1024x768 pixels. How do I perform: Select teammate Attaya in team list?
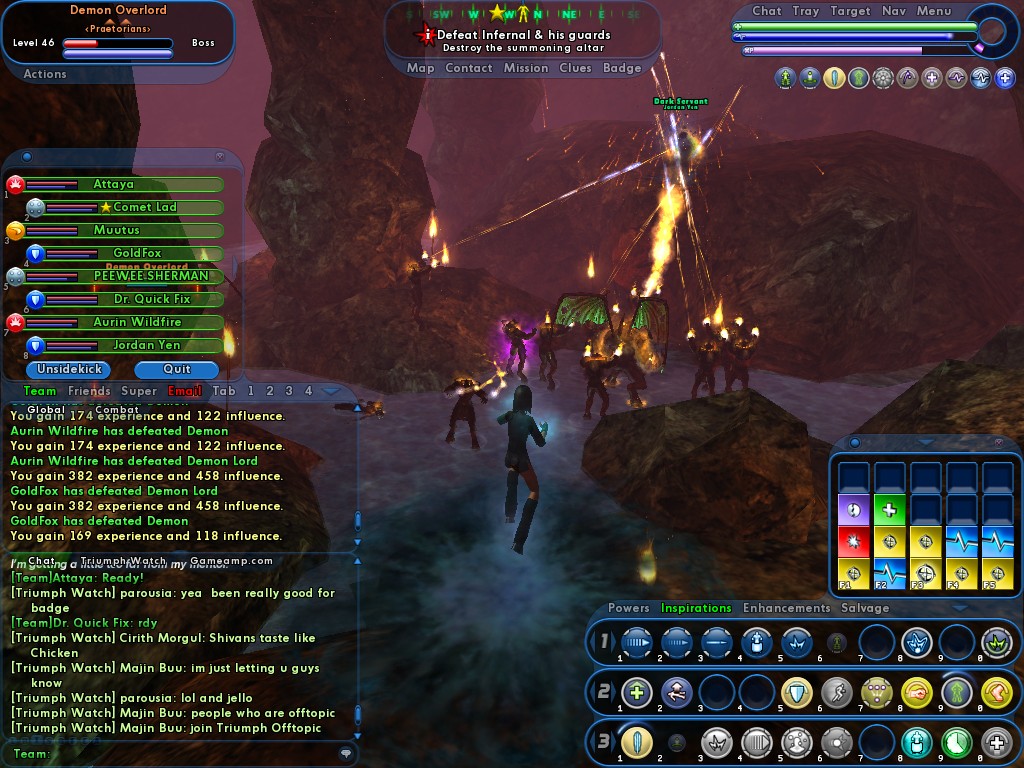(x=114, y=184)
